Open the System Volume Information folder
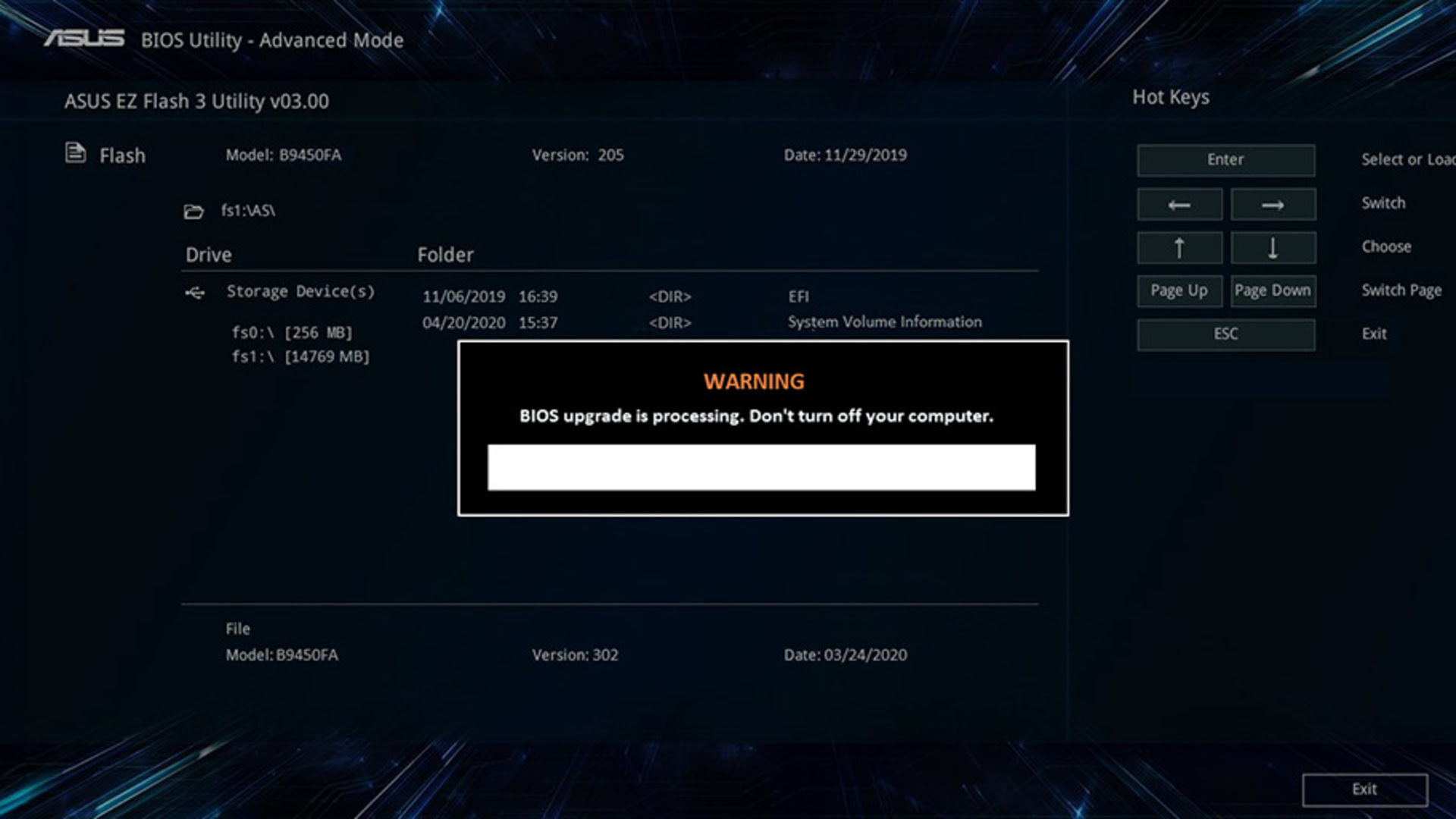The image size is (1456, 819). click(x=884, y=322)
